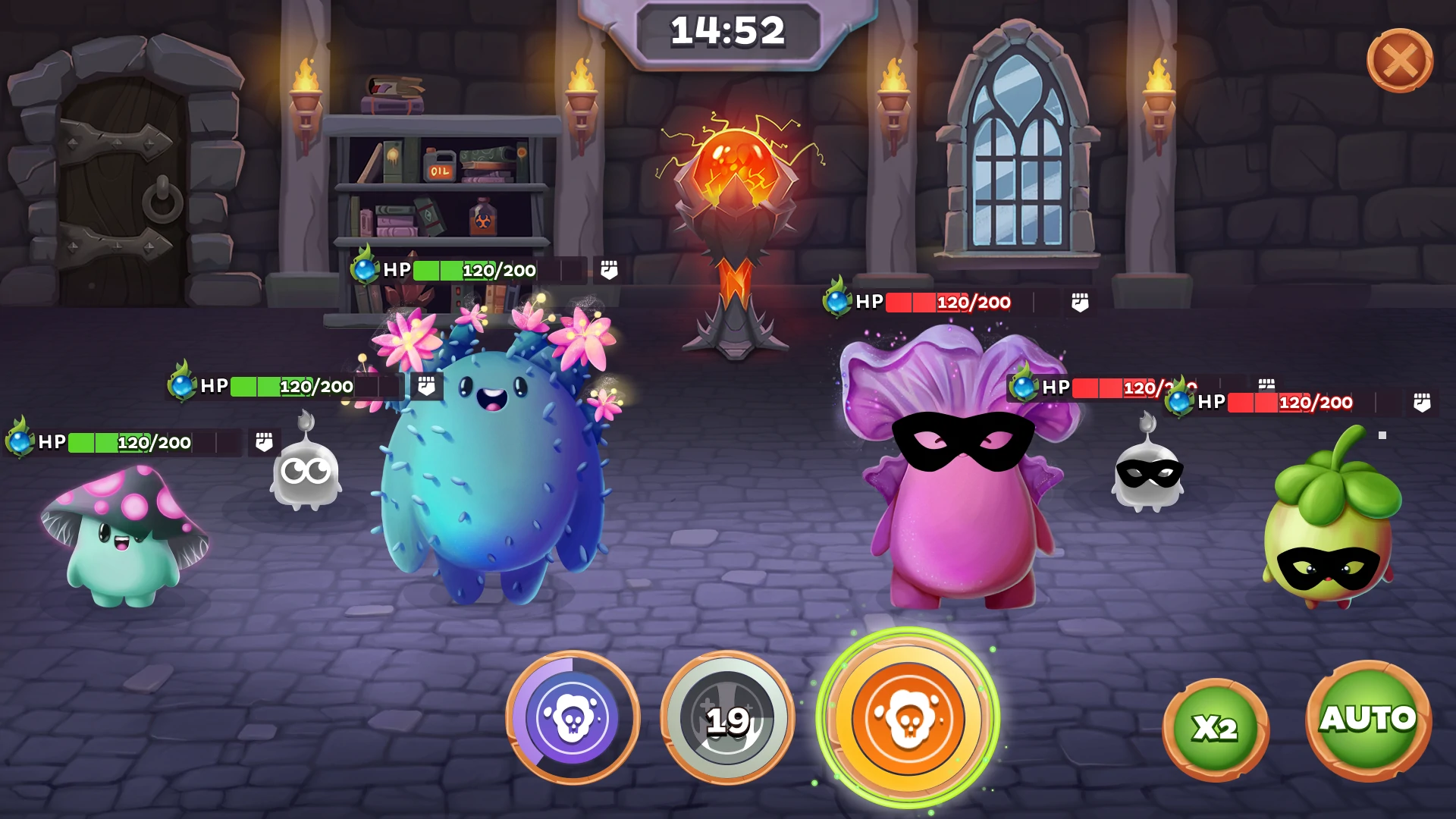Activate the glowing orange skull ability

pyautogui.click(x=908, y=718)
